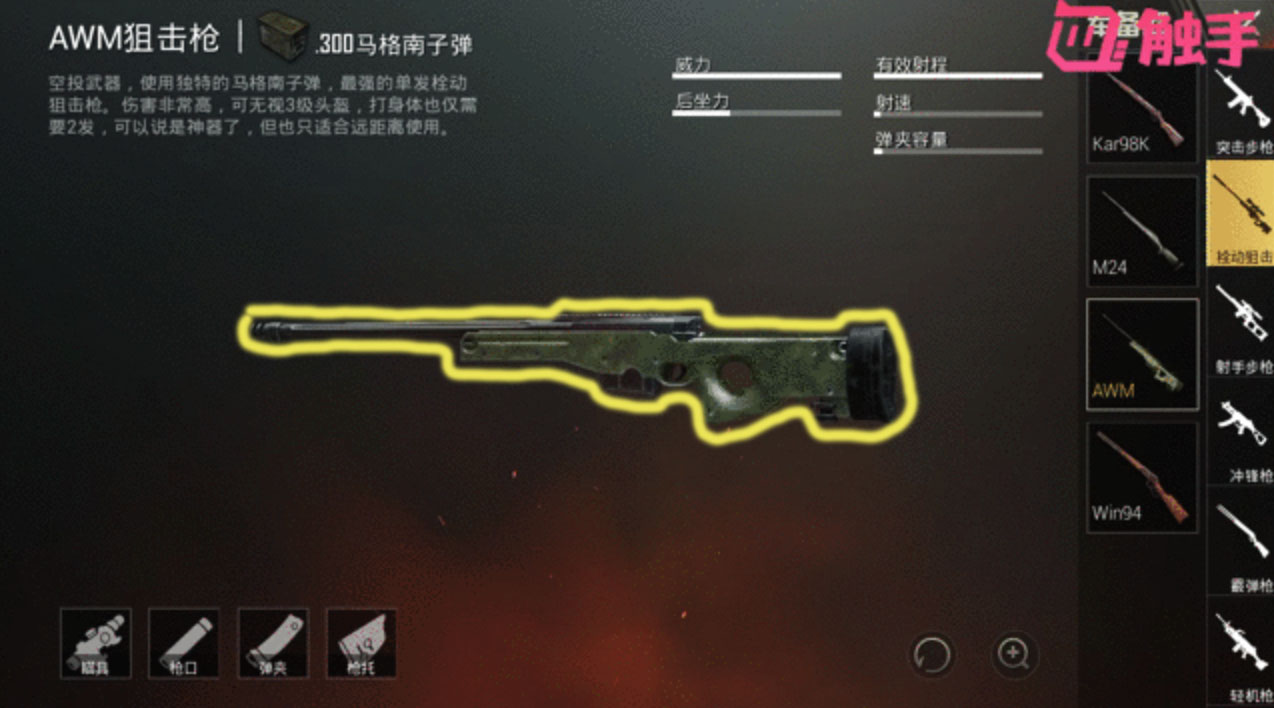The width and height of the screenshot is (1274, 708).
Task: Click the 枪口 muzzle attachment slot
Action: [184, 643]
